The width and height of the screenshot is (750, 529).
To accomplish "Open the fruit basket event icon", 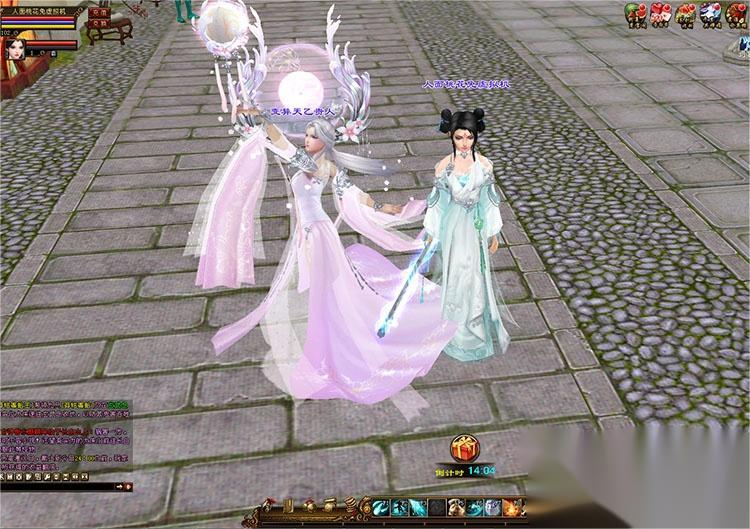I will [685, 13].
